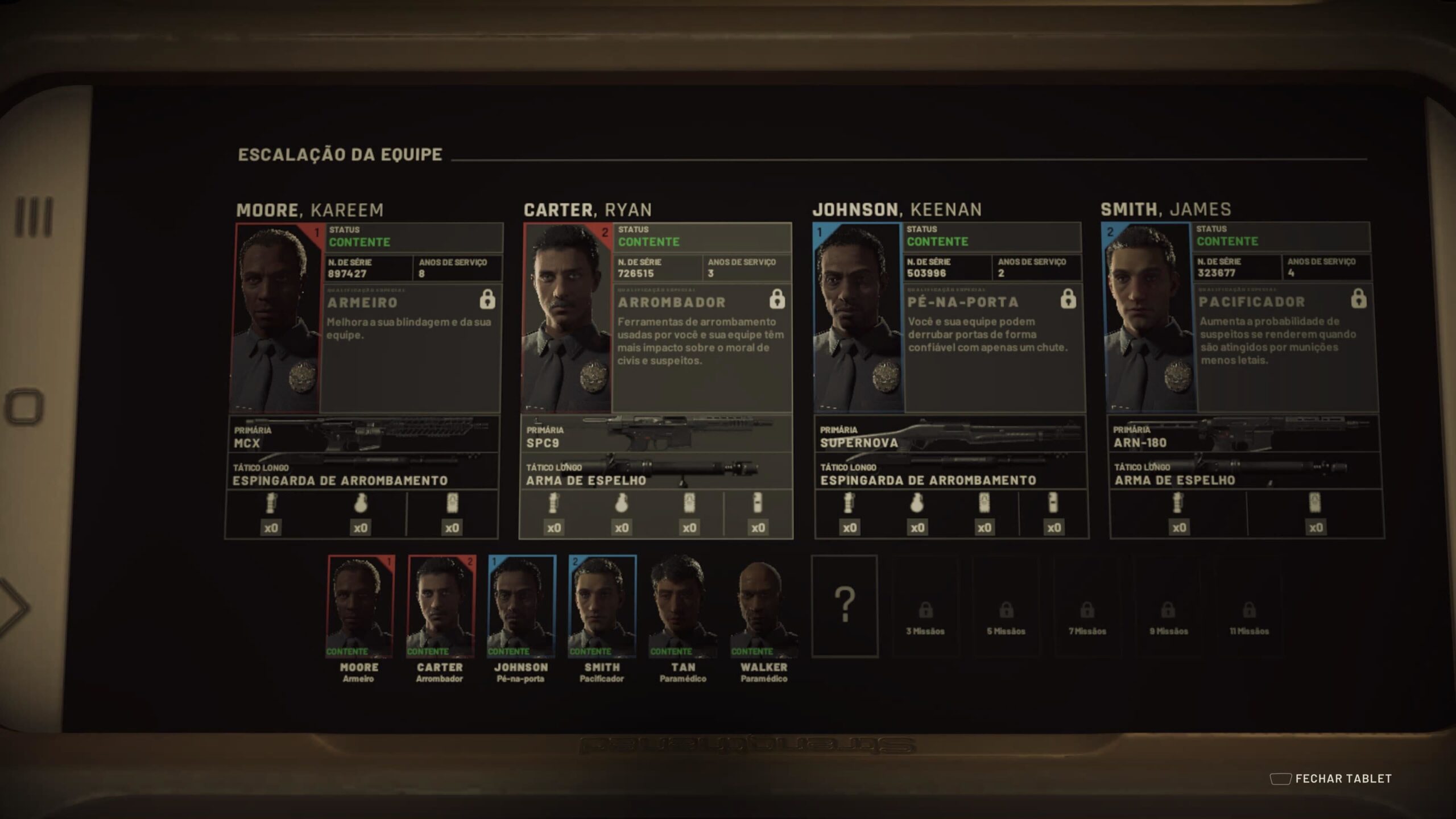The width and height of the screenshot is (1456, 819).
Task: Select Moore's portrait in the roster row
Action: (x=359, y=606)
